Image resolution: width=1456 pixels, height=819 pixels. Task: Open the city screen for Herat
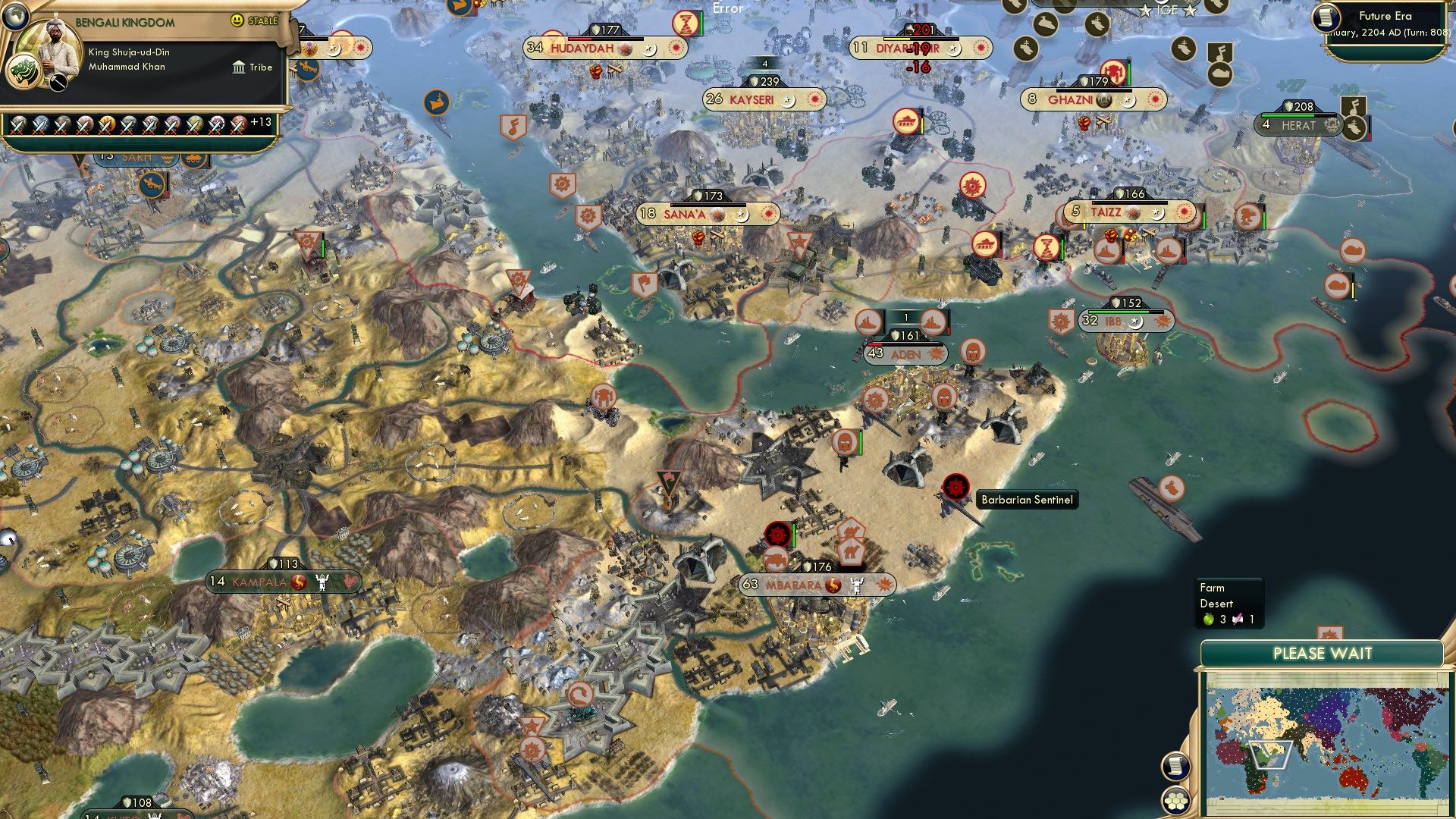point(1298,126)
